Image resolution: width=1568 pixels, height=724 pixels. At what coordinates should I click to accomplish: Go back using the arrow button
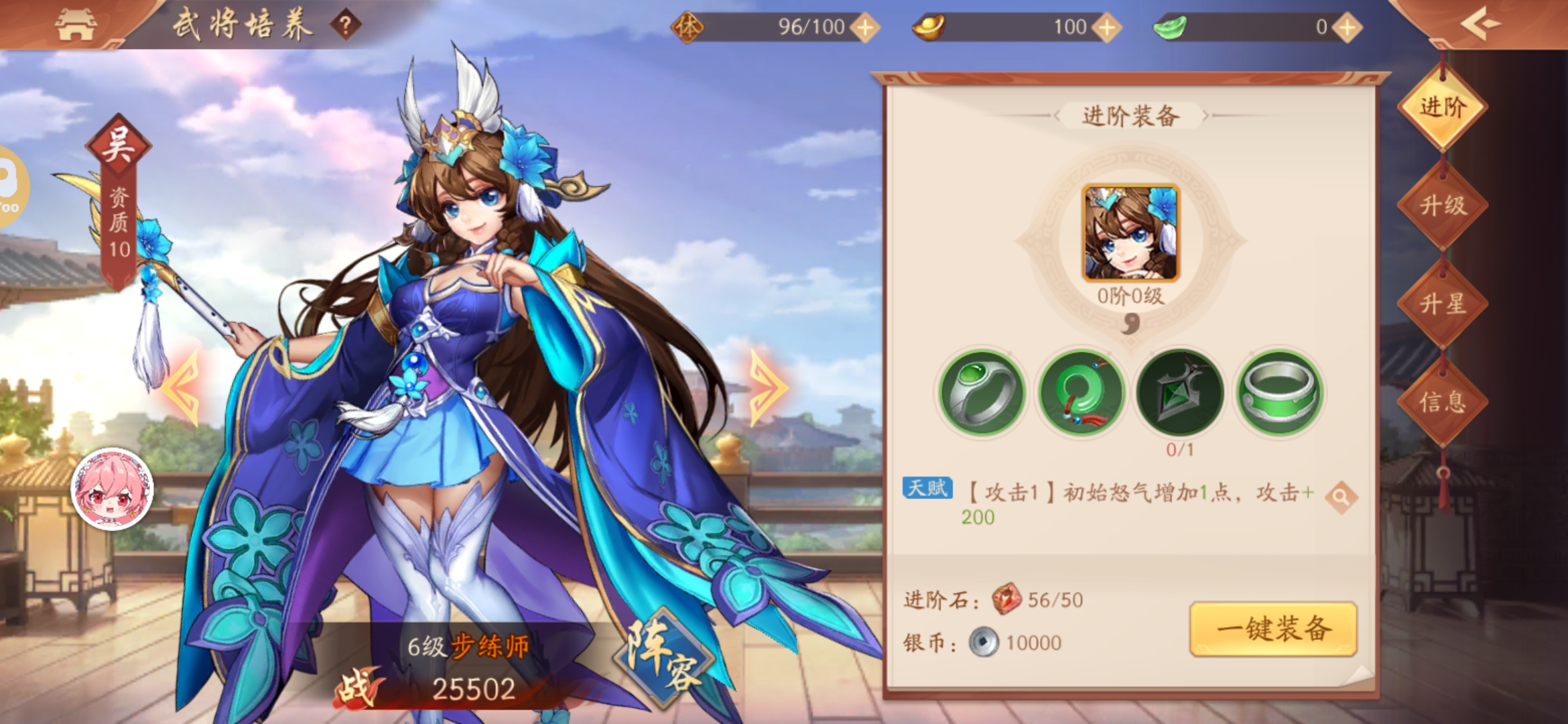tap(1480, 25)
